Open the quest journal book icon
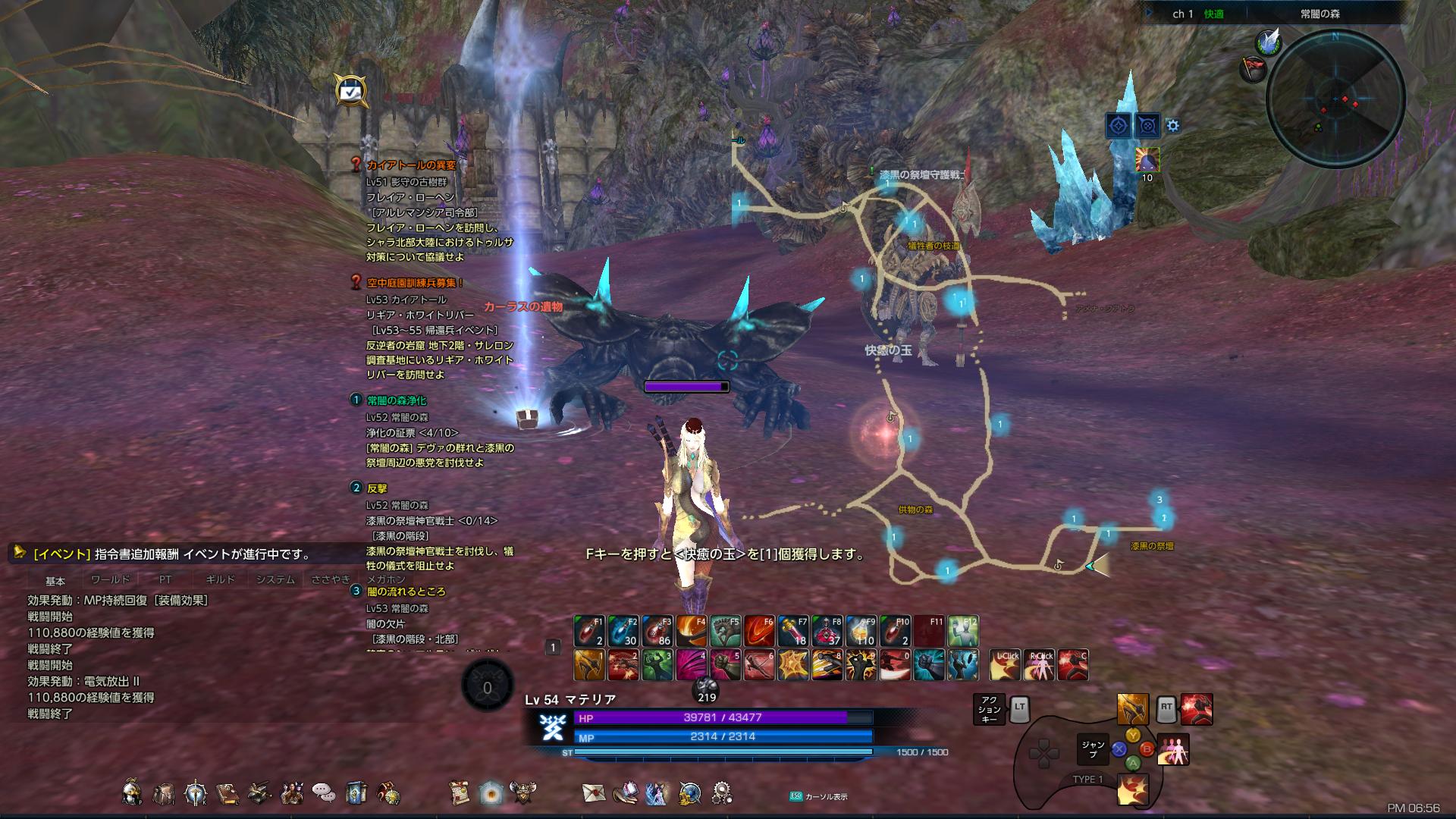This screenshot has width=1456, height=819. tap(227, 792)
